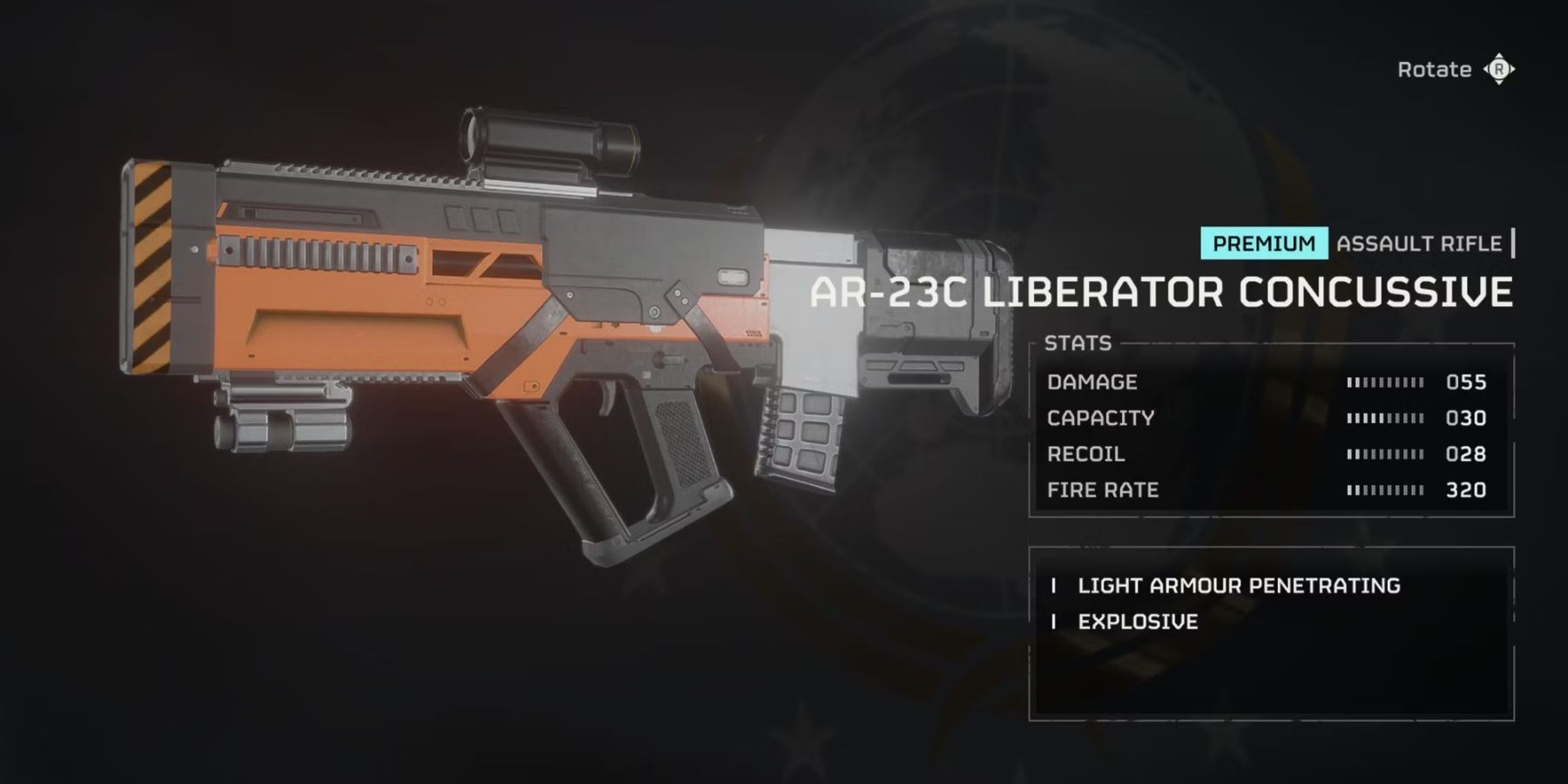Screen dimensions: 1568x784
Task: Click the Capacity stat bar segments
Action: tap(1385, 417)
